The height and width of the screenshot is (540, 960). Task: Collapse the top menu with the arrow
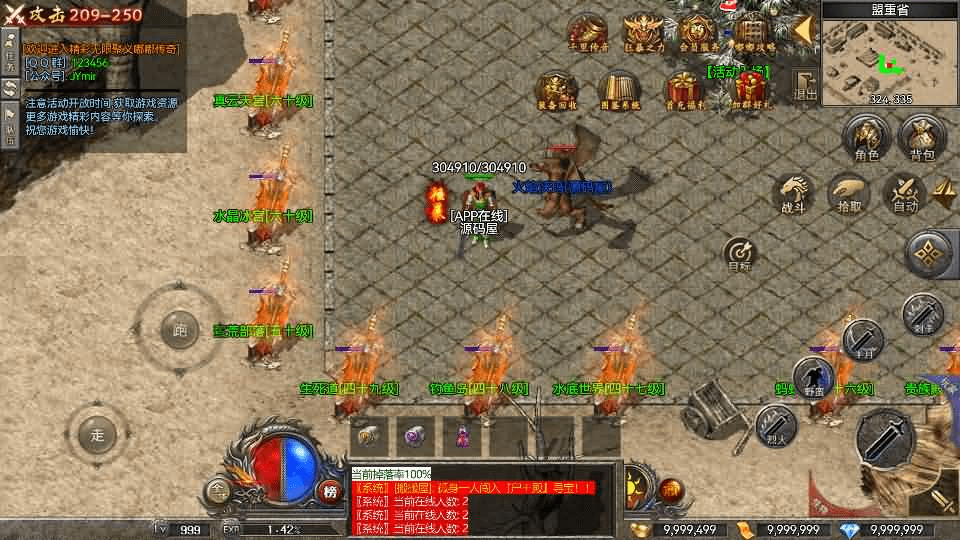point(801,30)
